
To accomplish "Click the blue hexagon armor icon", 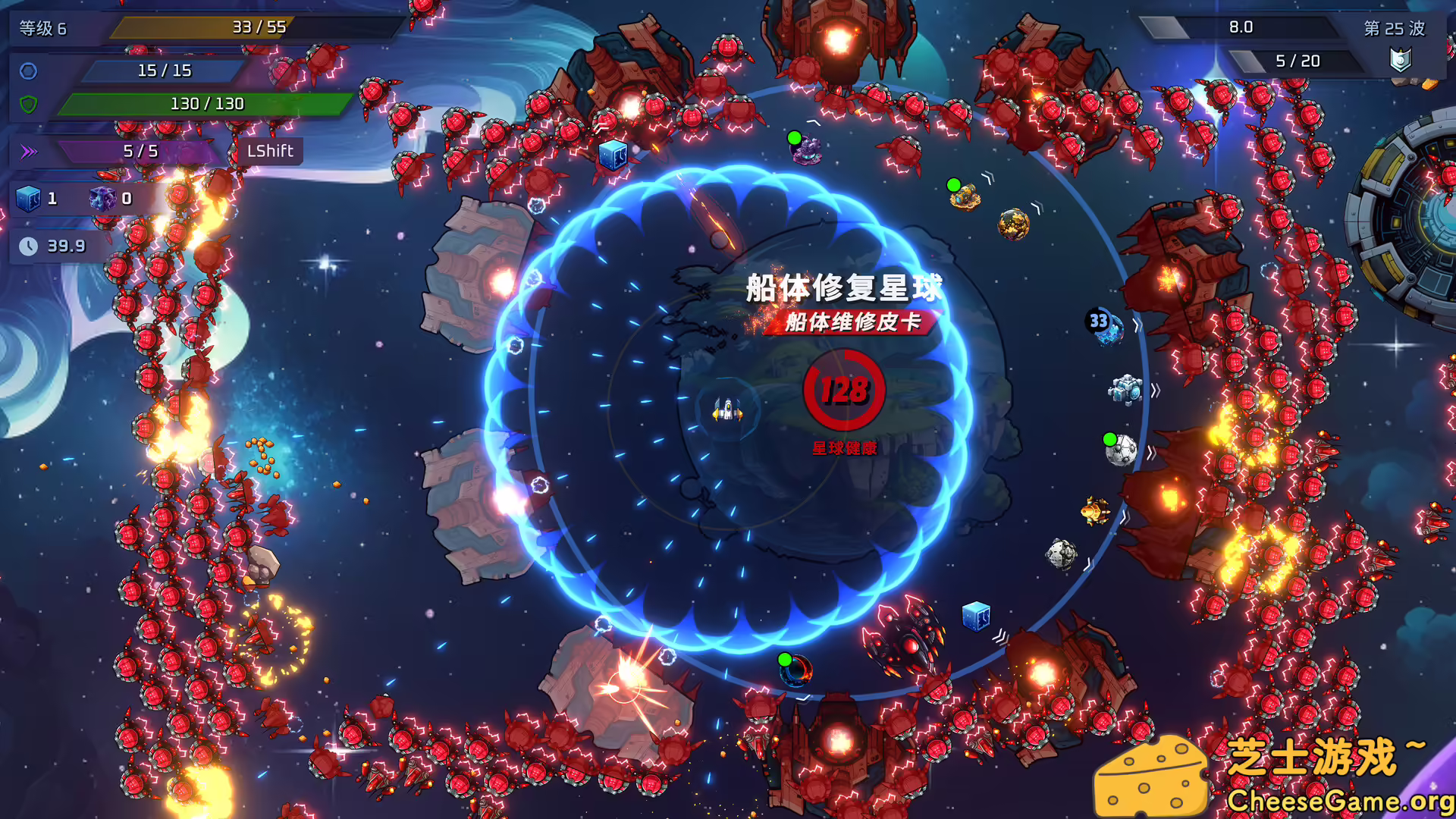I will (x=27, y=72).
